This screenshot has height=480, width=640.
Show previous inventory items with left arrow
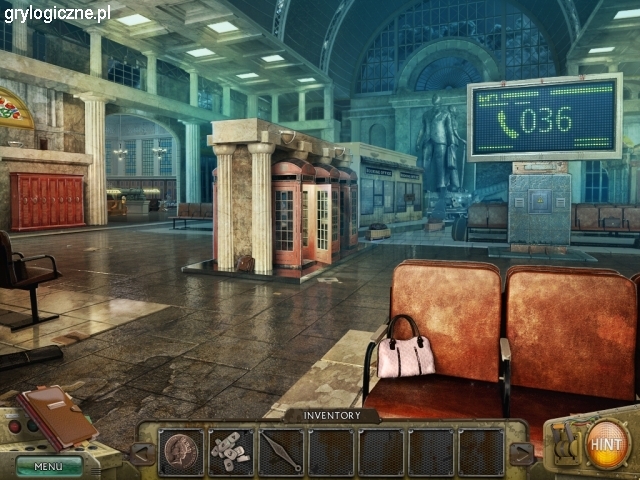pyautogui.click(x=143, y=453)
